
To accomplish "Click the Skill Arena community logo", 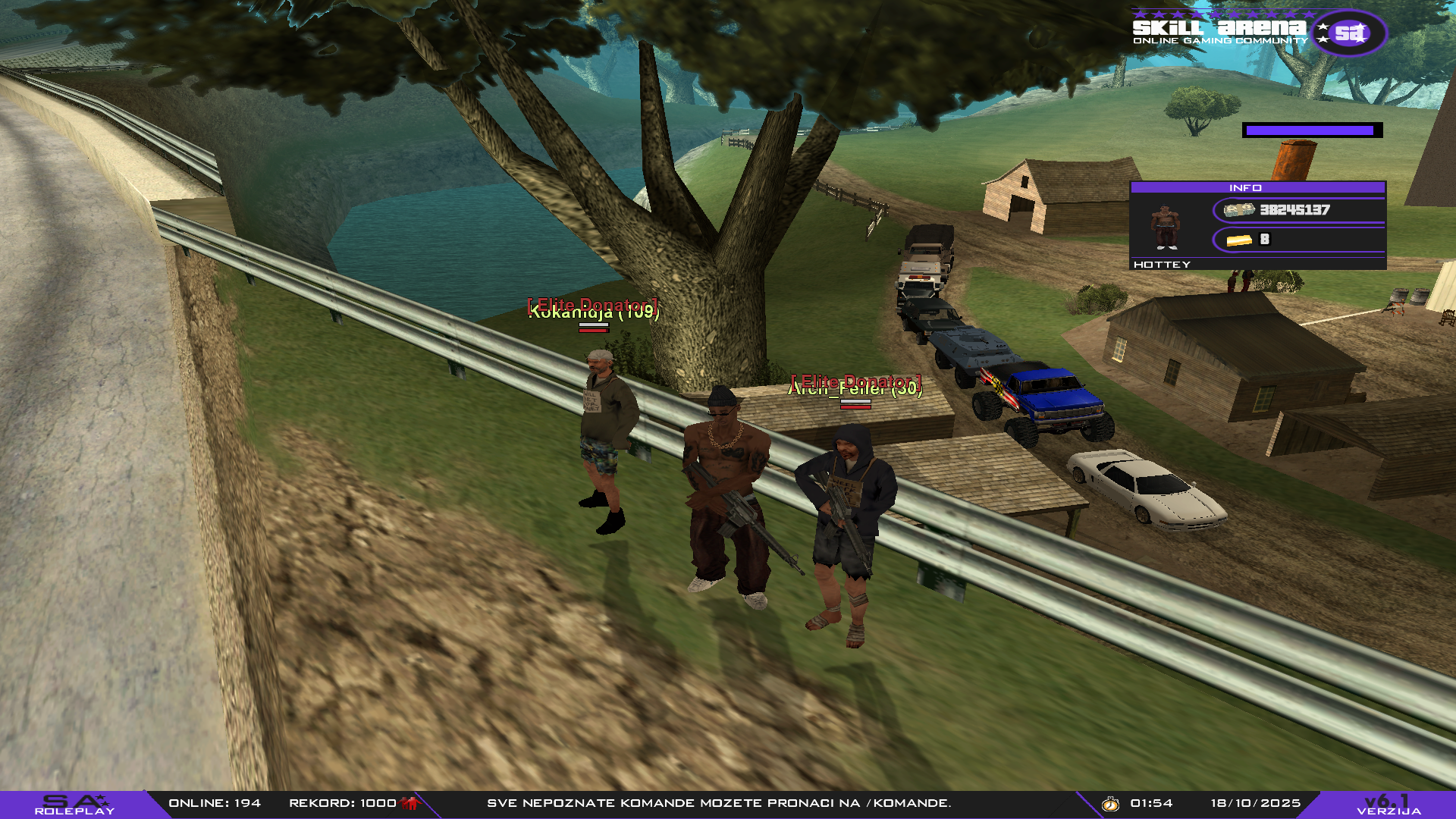I will click(1259, 32).
